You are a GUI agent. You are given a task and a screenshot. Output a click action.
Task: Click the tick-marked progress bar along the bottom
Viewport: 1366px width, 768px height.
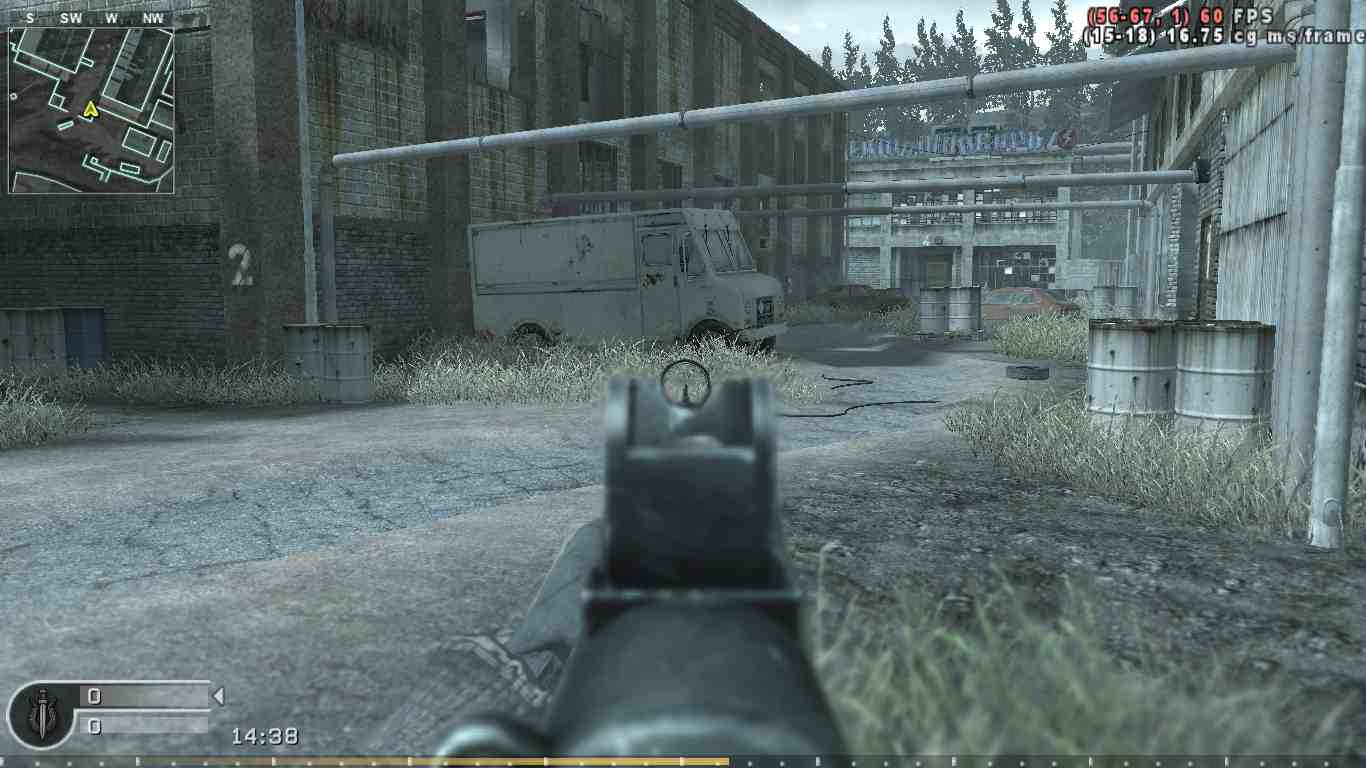point(683,762)
